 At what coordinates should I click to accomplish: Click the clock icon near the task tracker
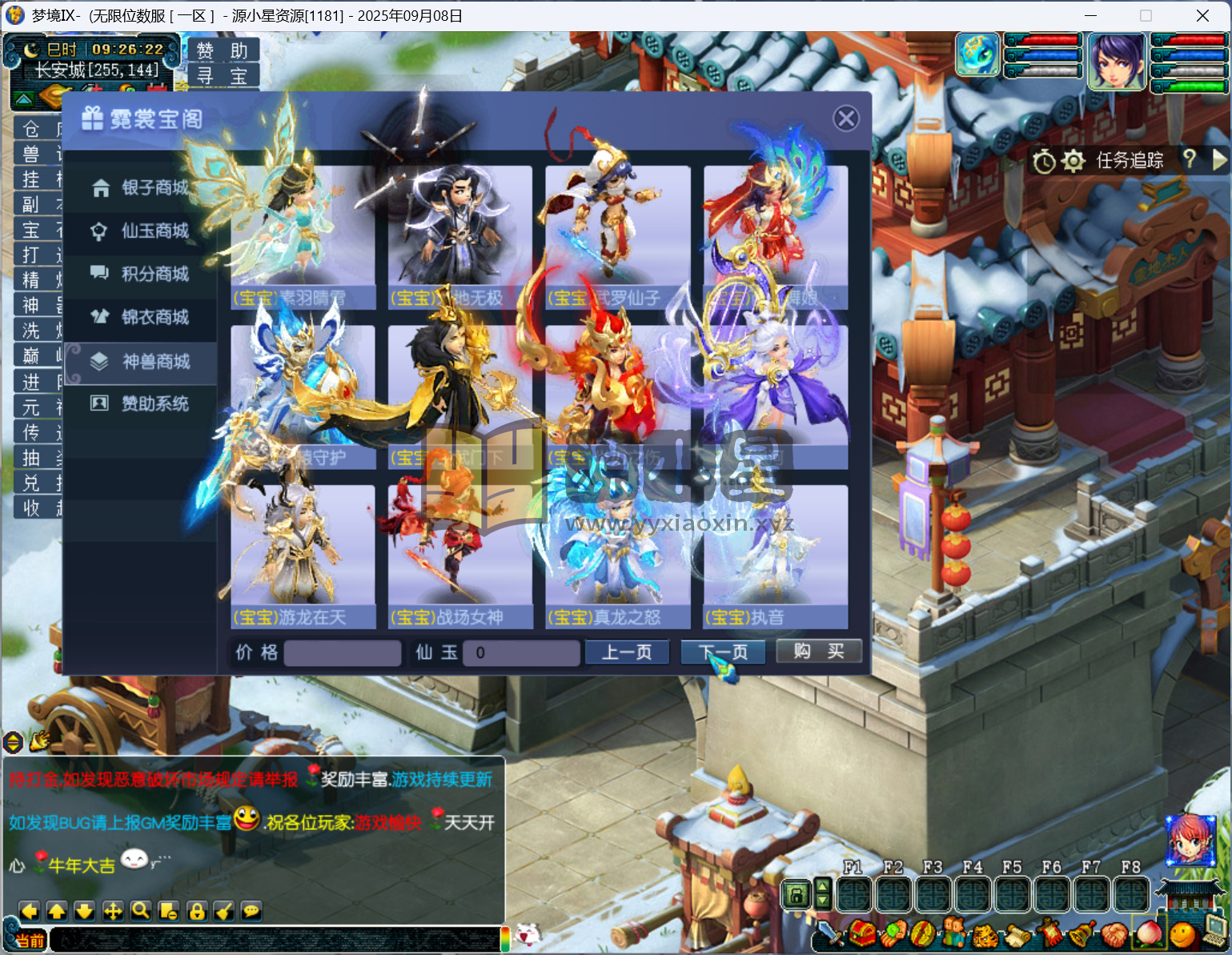pos(1044,161)
